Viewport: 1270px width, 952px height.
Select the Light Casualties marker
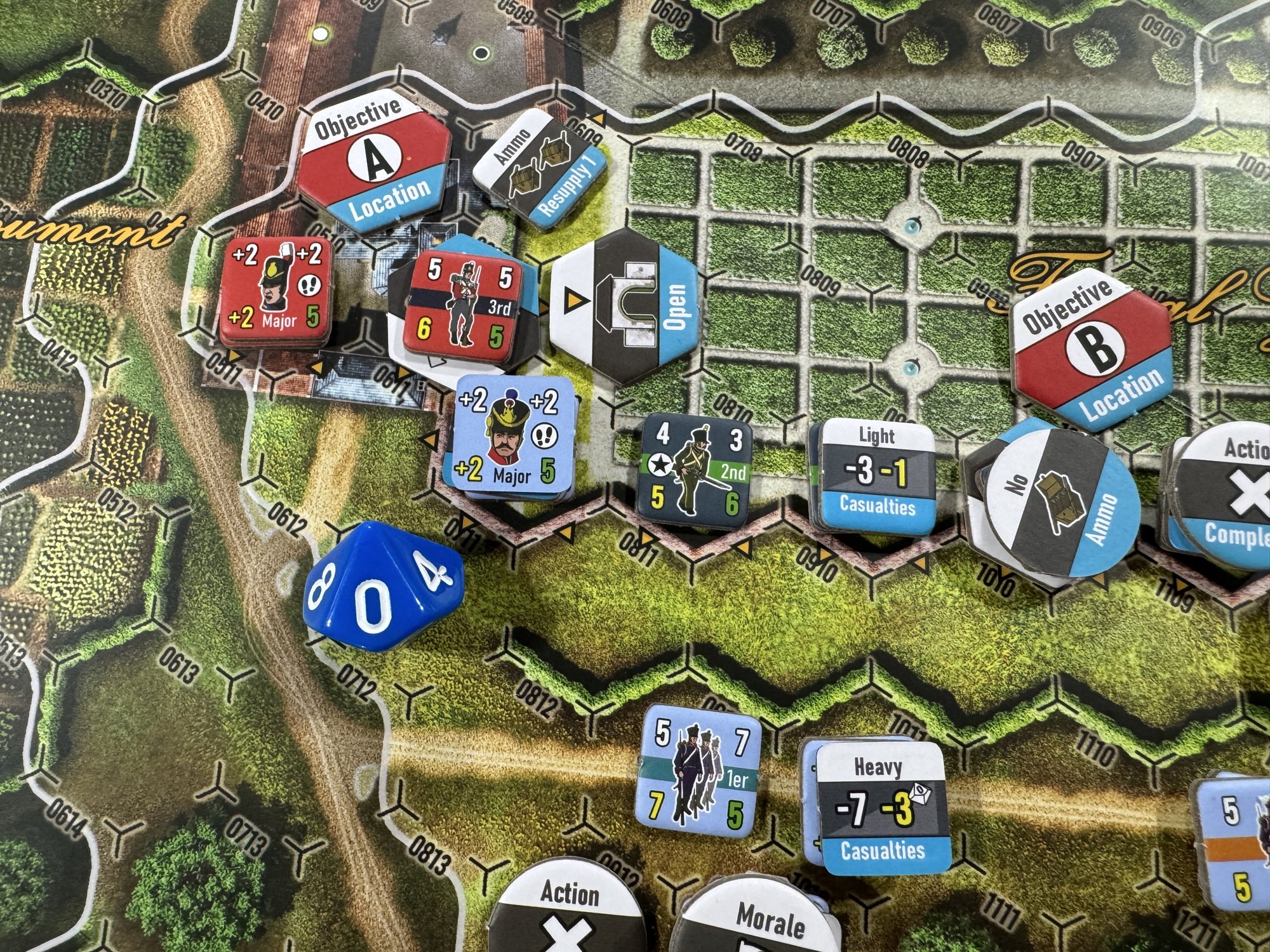tap(877, 477)
